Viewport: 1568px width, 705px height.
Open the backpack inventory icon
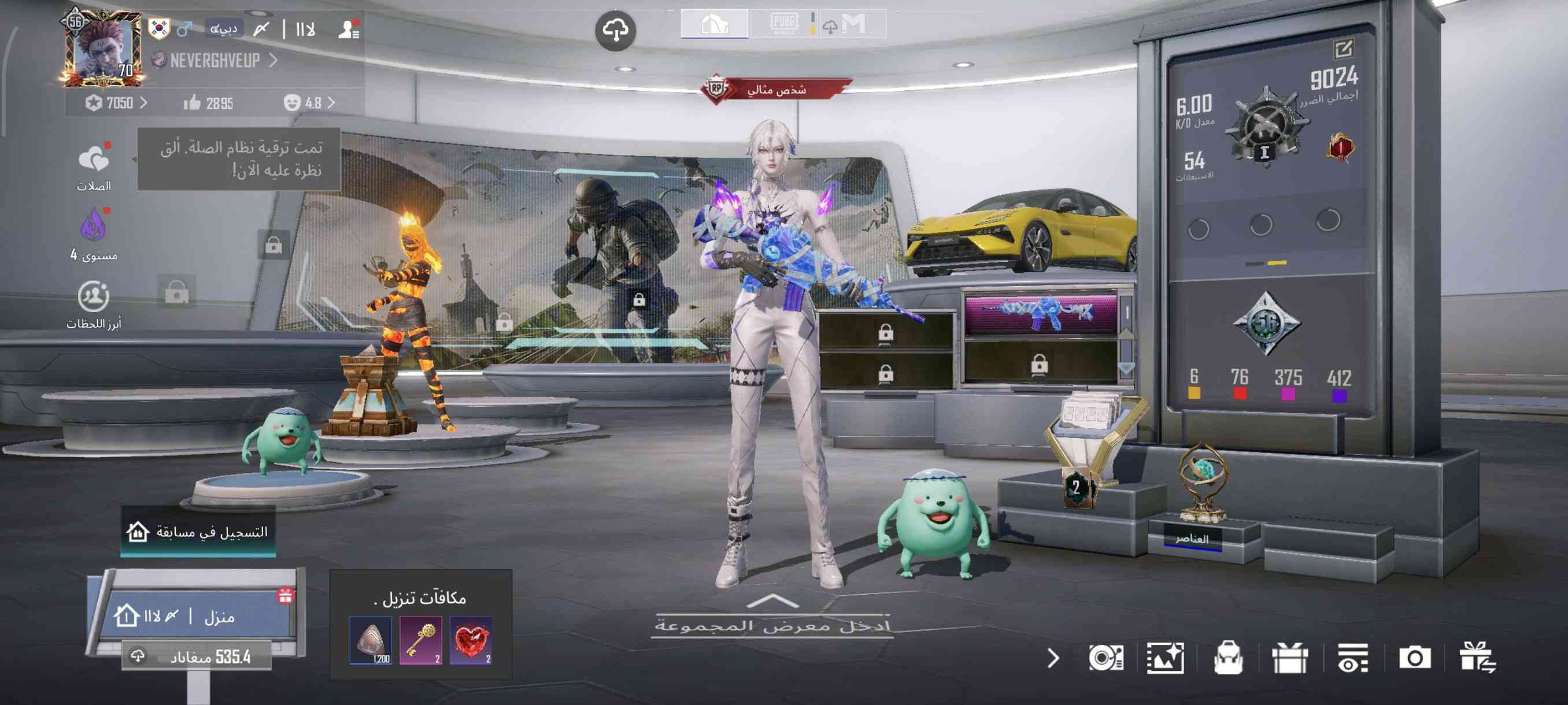click(1227, 658)
